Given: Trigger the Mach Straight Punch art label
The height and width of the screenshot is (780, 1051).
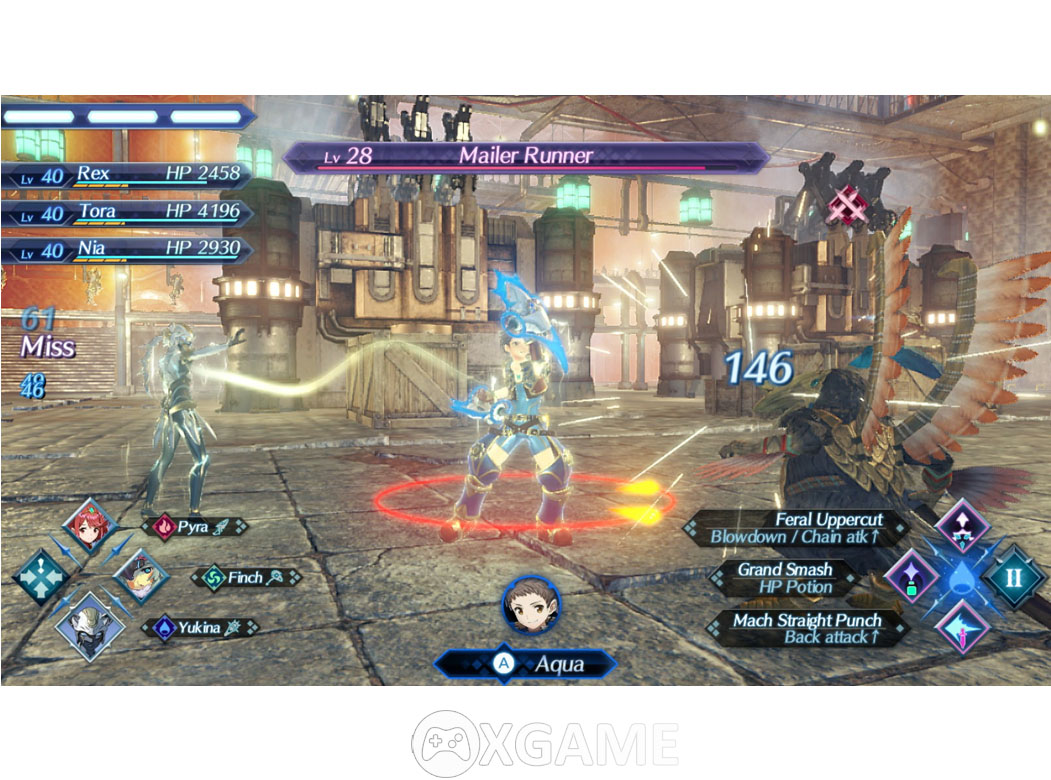Looking at the screenshot, I should (806, 628).
